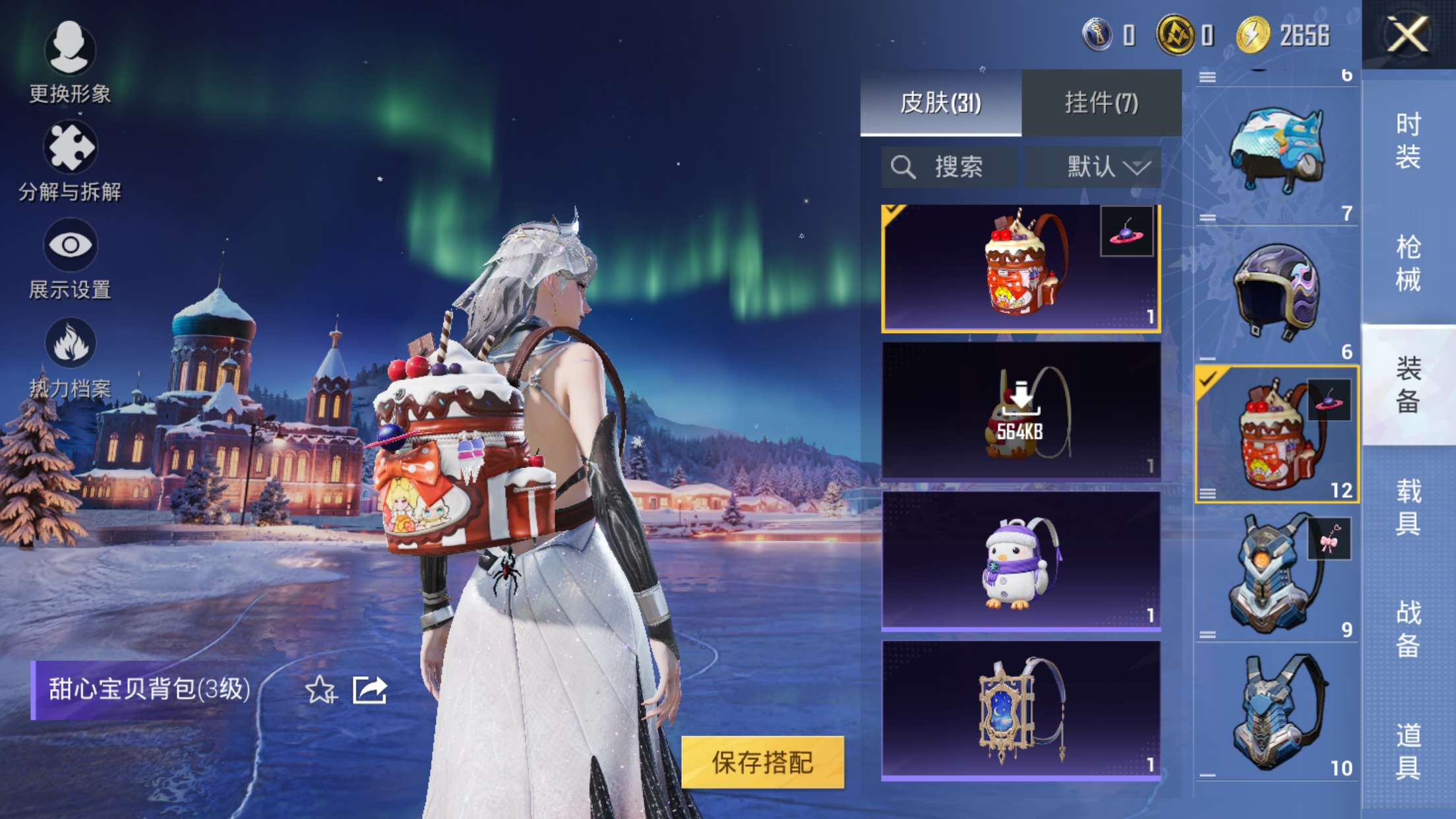Viewport: 1456px width, 819px height.
Task: Click the 搜索 search field
Action: (x=950, y=167)
